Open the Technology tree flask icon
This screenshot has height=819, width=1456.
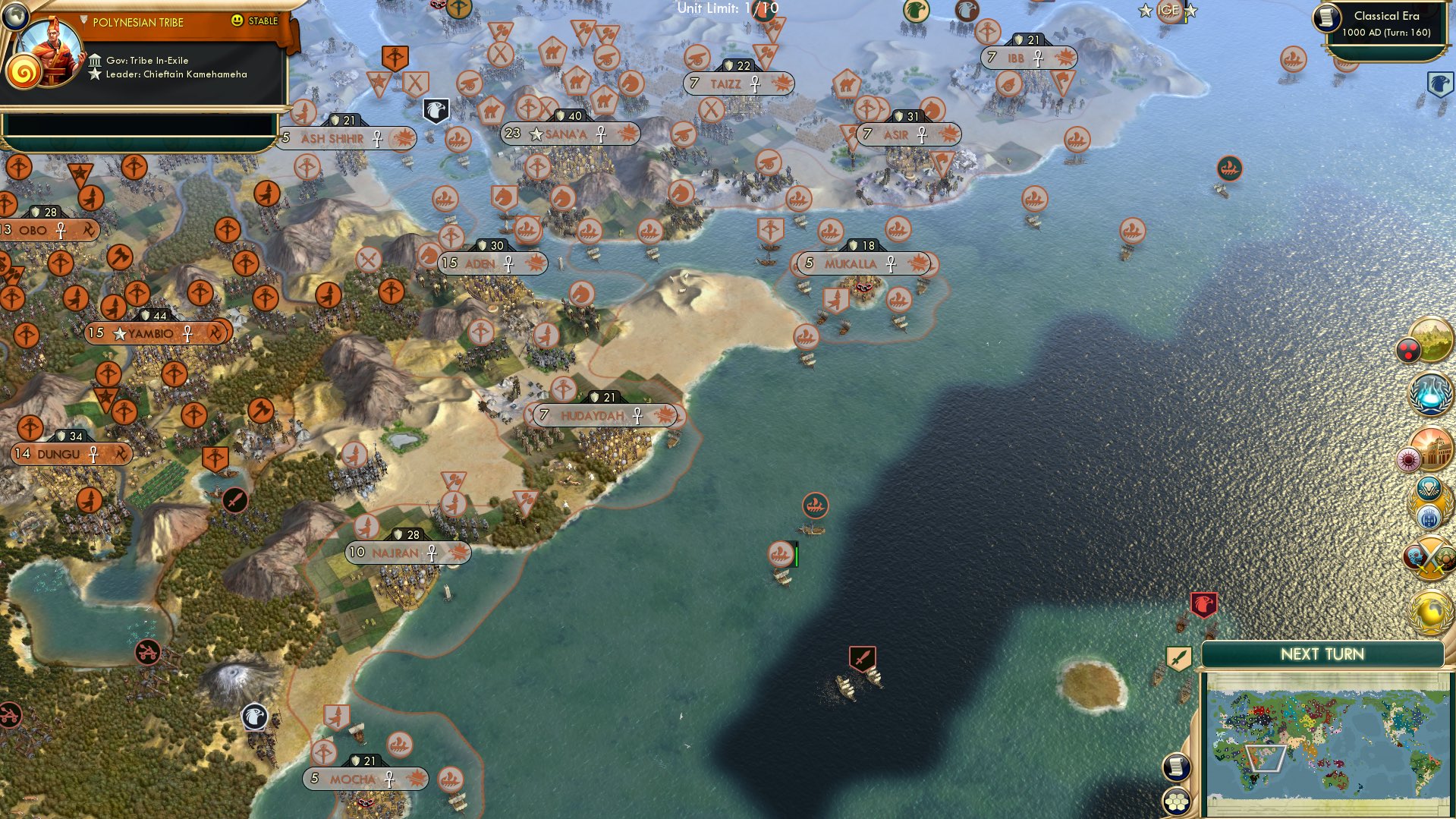tap(1431, 394)
